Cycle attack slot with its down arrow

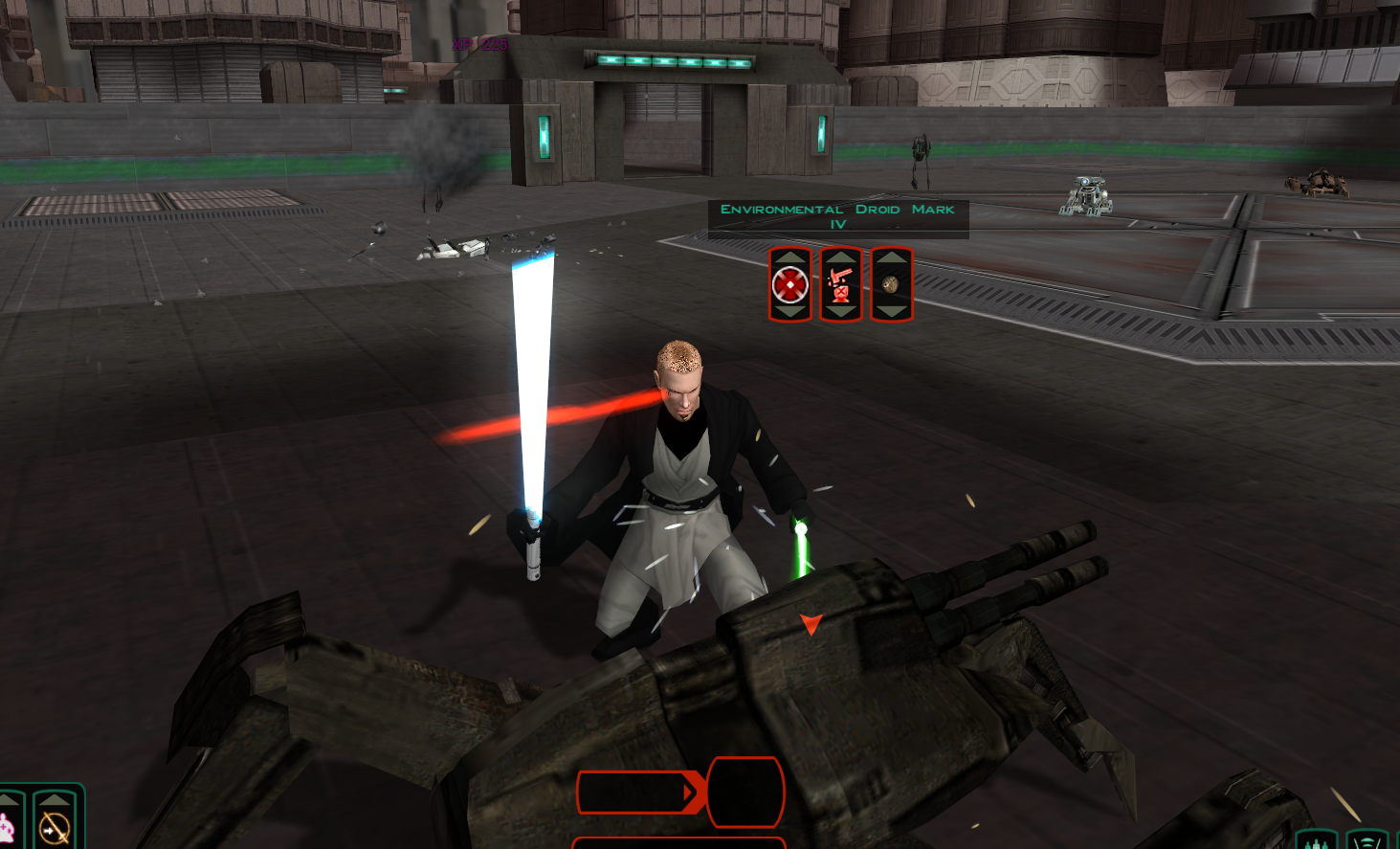point(790,312)
